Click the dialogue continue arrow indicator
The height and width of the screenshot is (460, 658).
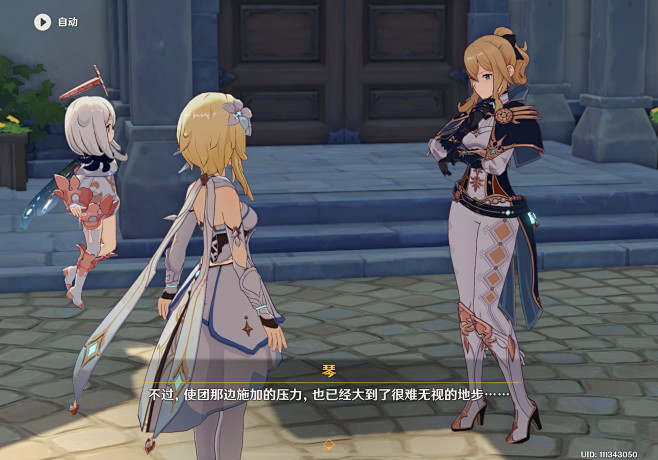[328, 443]
